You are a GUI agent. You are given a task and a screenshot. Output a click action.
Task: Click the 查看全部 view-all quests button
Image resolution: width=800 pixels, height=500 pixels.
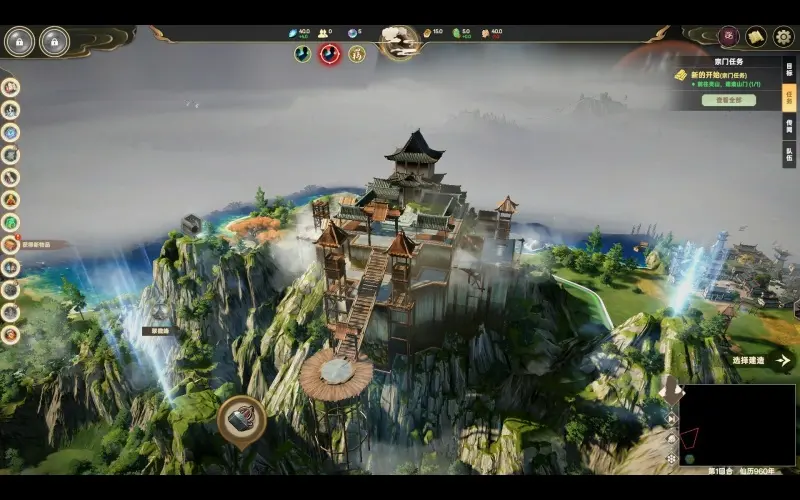click(728, 100)
